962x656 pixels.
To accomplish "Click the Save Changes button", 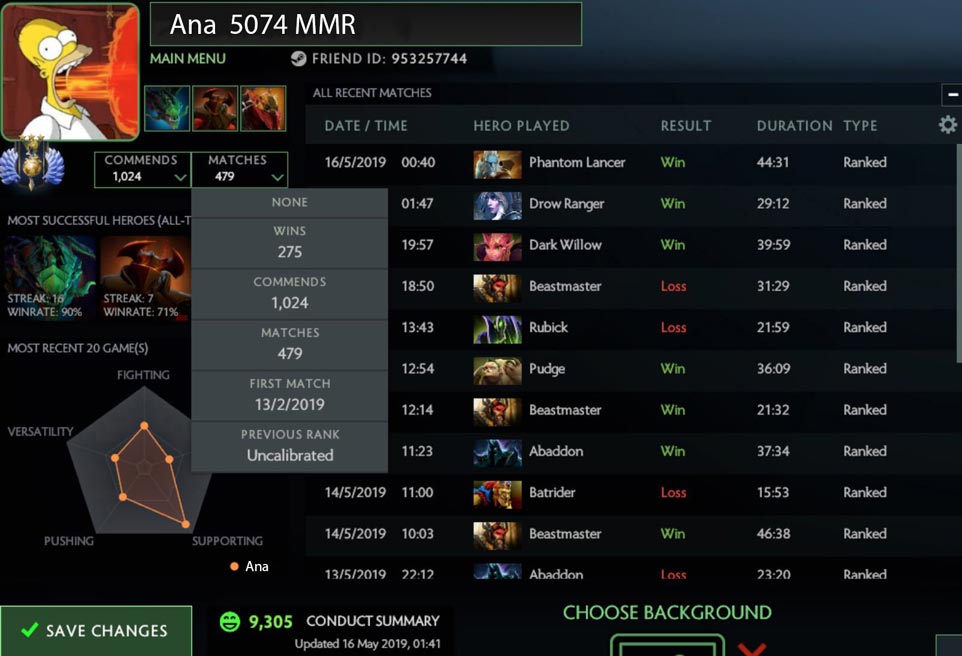I will pos(96,631).
